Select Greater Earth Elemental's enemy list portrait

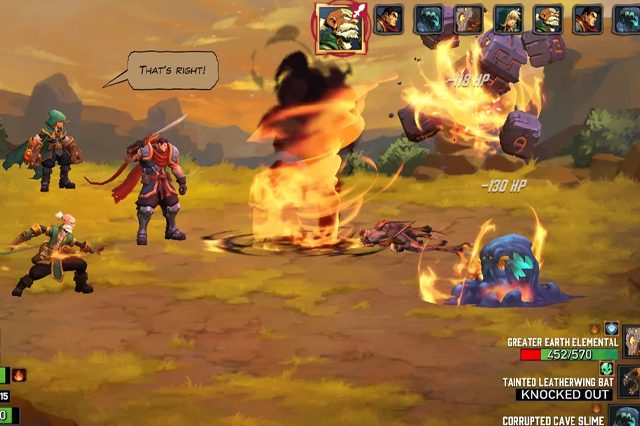pyautogui.click(x=631, y=342)
